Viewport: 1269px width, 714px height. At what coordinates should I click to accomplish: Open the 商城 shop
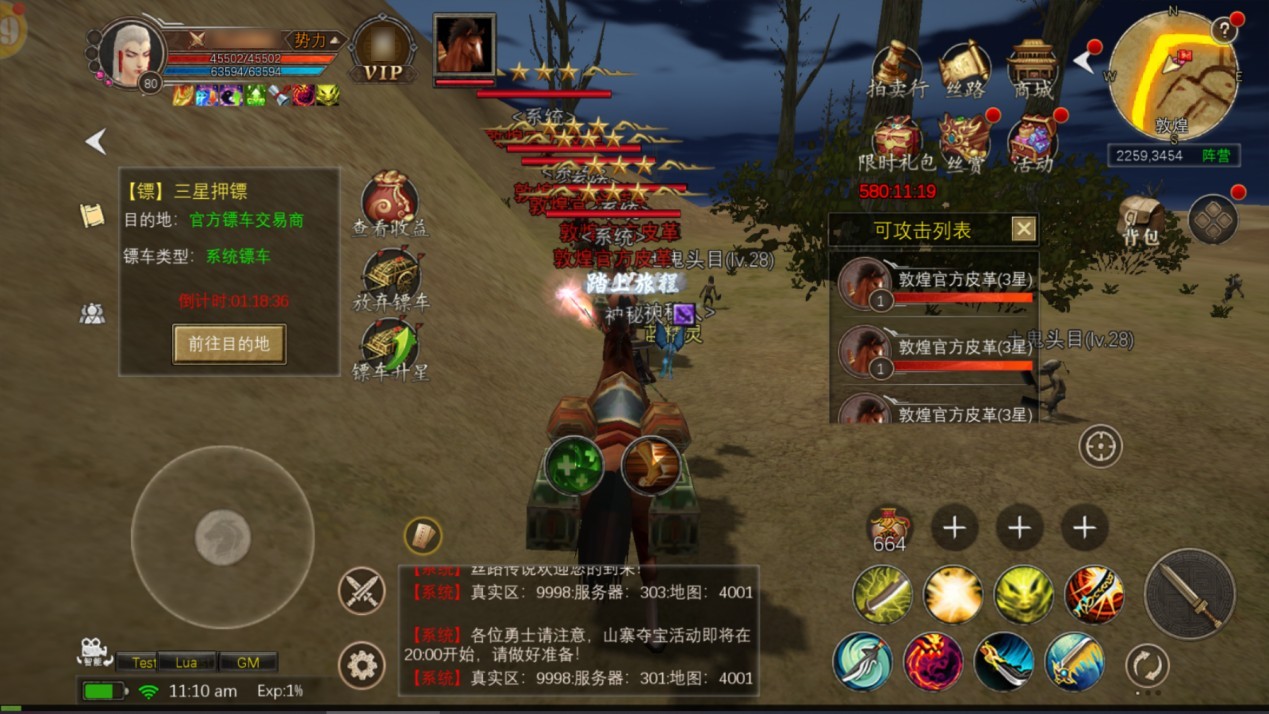point(1032,66)
